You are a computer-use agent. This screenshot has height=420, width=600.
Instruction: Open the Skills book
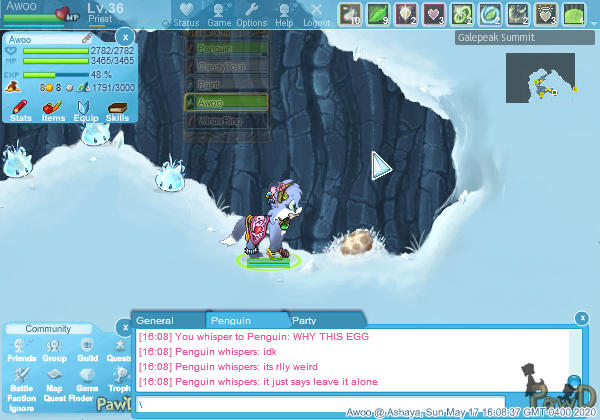click(117, 109)
